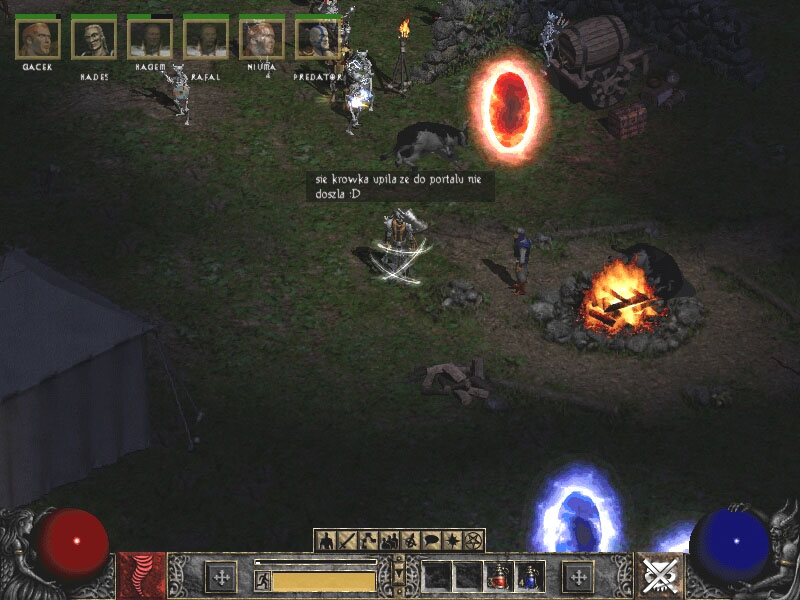Open the party screen icon
Screen dimensions: 800x600
click(389, 541)
